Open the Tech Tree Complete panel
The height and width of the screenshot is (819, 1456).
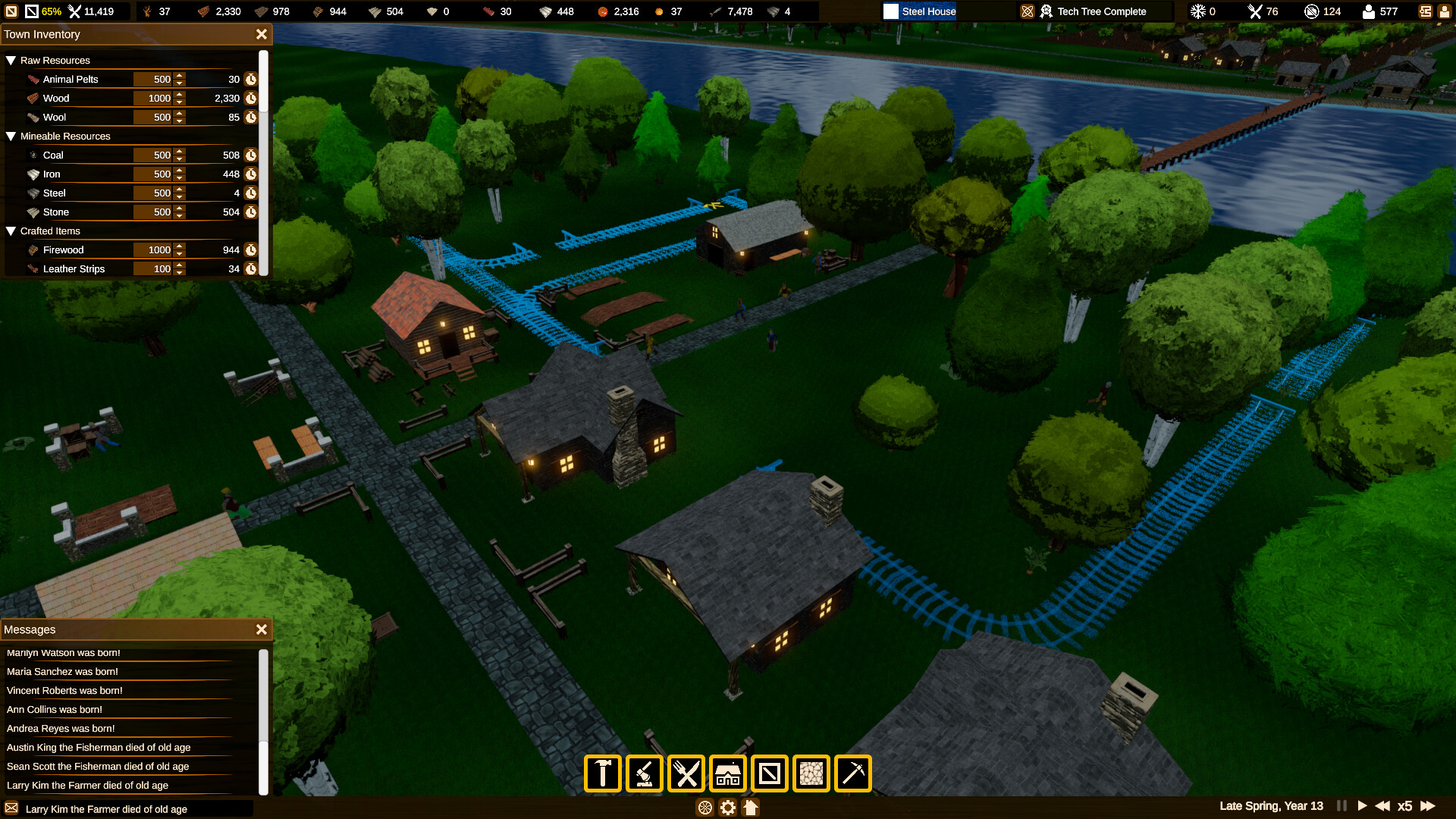(x=1094, y=11)
